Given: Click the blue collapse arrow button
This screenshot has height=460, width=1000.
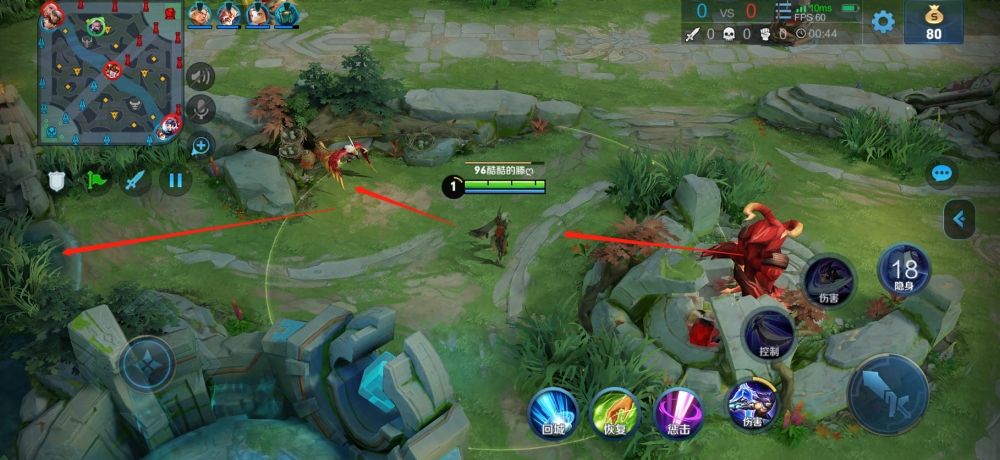Looking at the screenshot, I should [x=960, y=219].
